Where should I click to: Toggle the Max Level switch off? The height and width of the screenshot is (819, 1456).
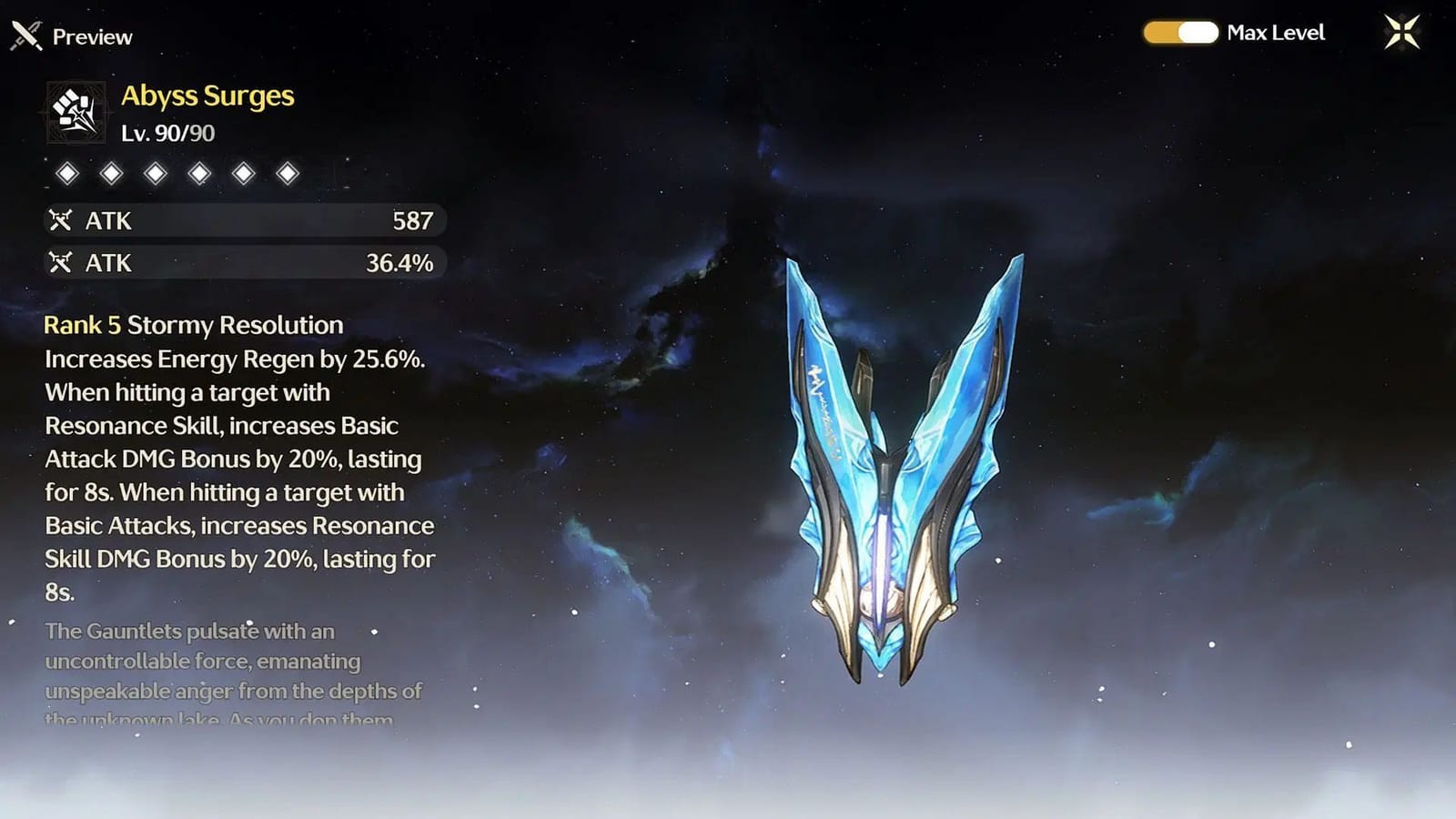pyautogui.click(x=1180, y=34)
